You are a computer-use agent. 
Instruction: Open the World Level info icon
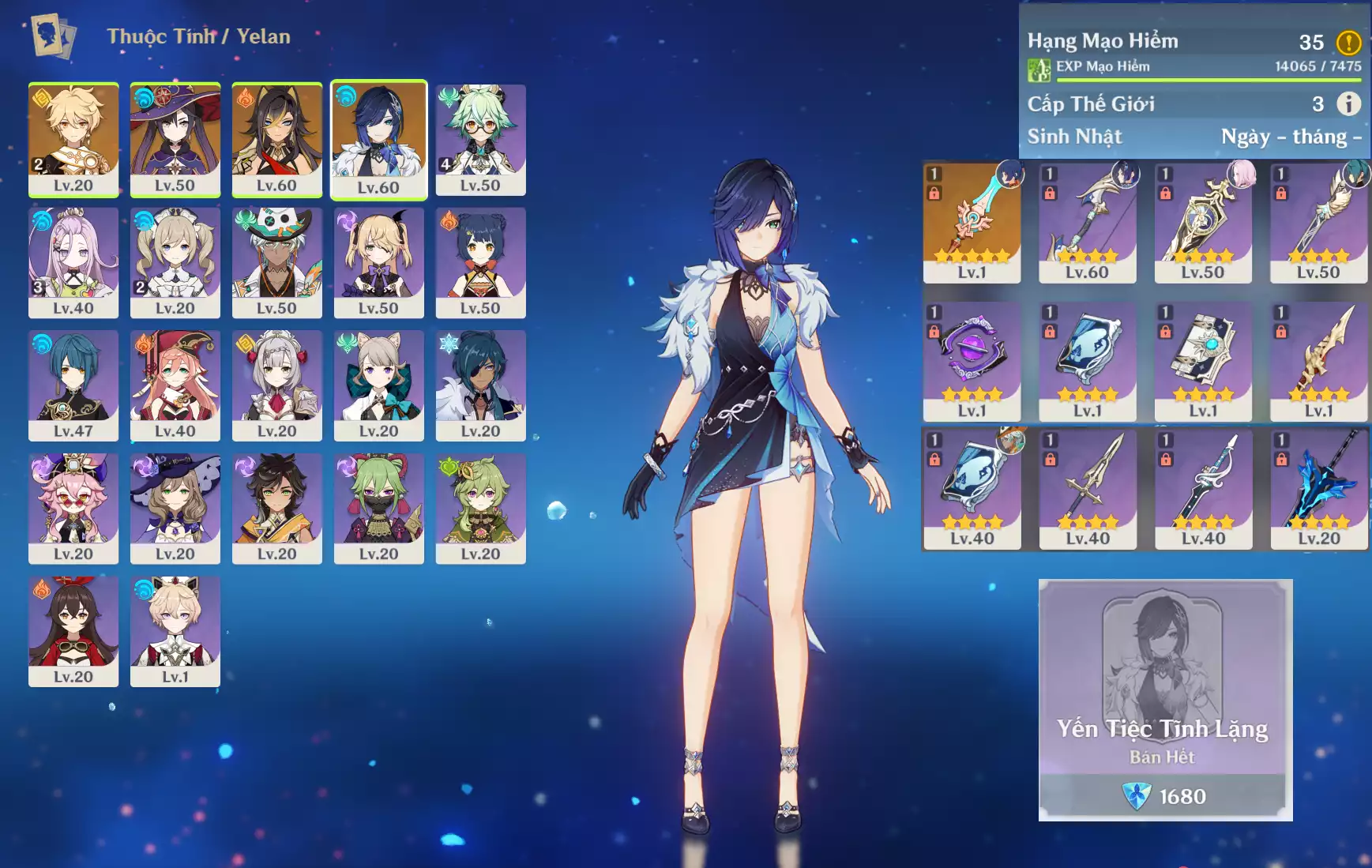pos(1348,103)
